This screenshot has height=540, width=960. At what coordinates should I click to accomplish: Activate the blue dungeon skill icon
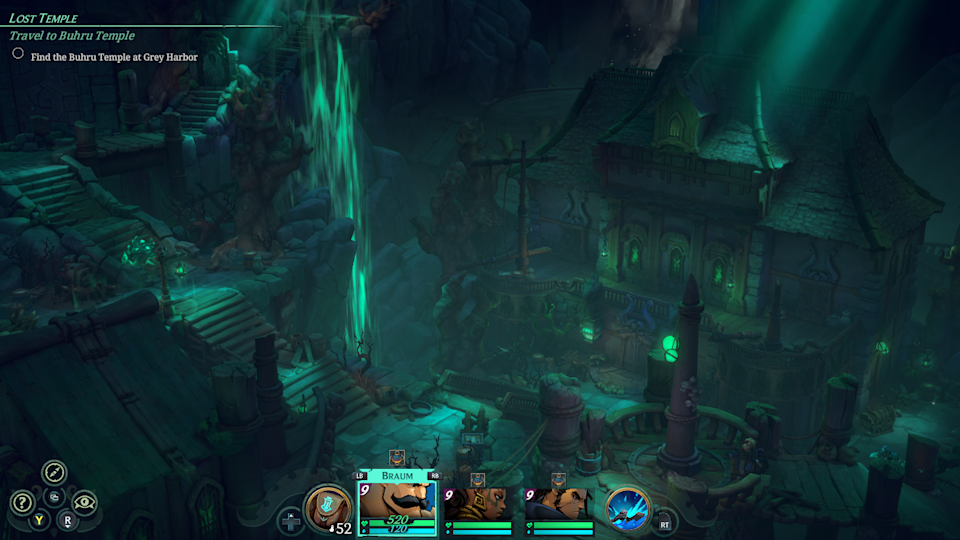pyautogui.click(x=628, y=508)
